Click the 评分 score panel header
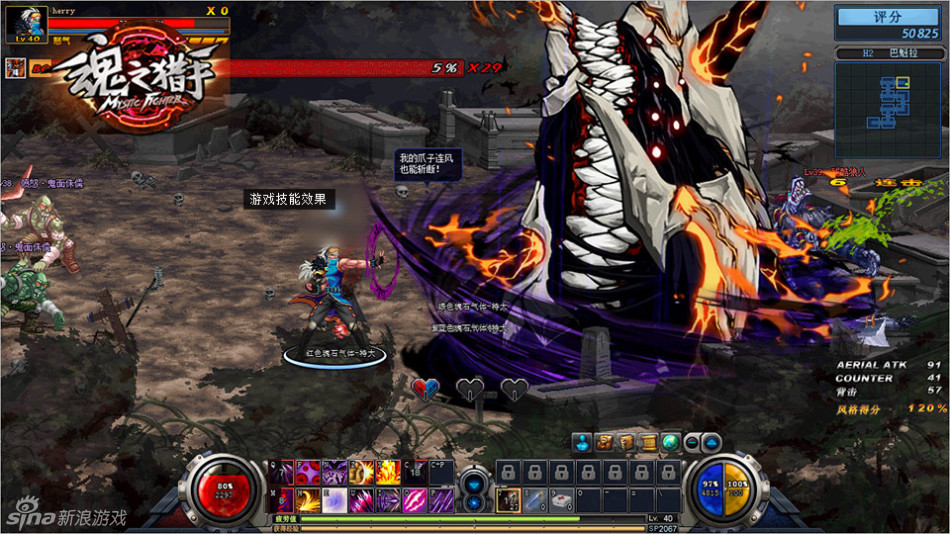The width and height of the screenshot is (950, 534). [888, 17]
